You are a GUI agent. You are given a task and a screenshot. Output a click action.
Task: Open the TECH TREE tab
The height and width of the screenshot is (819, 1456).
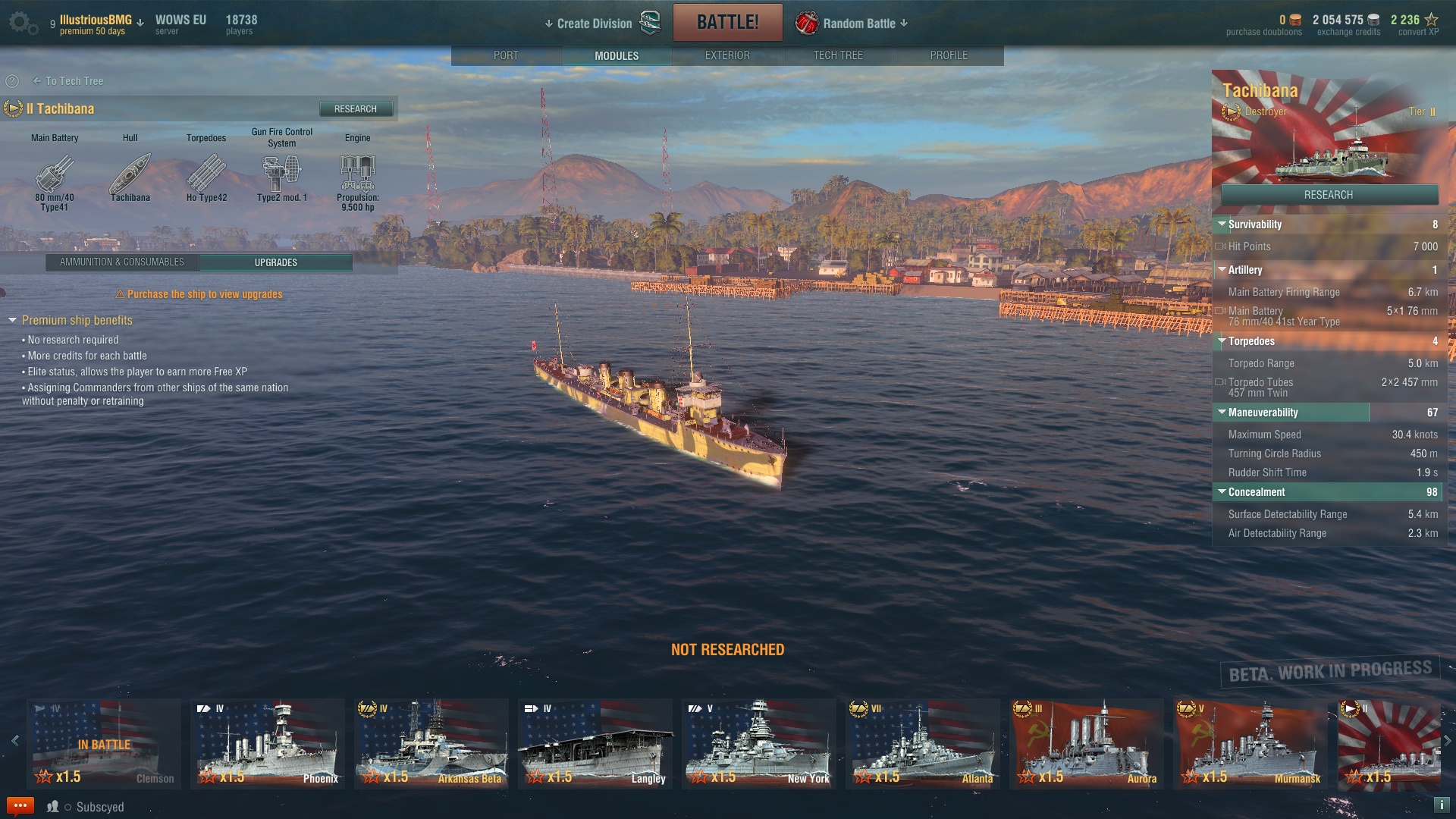pos(838,55)
